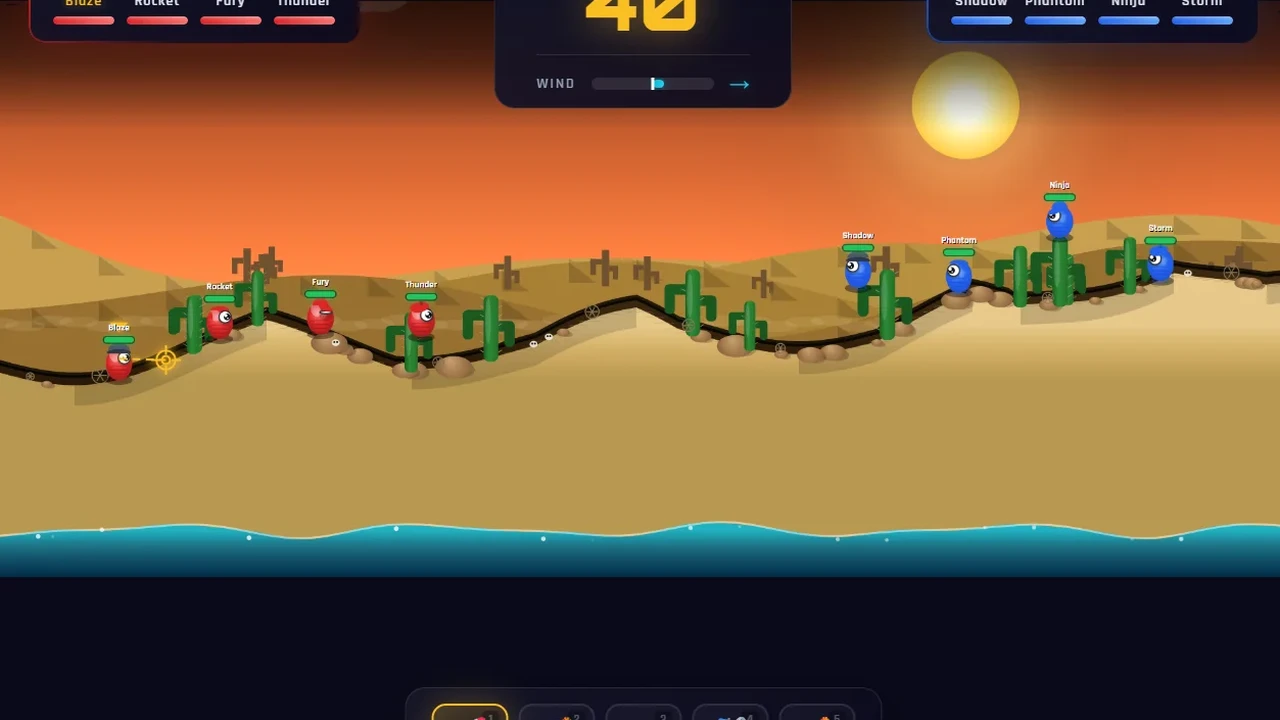This screenshot has height=720, width=1280.
Task: Select the bazooka in weapon slot 1
Action: click(x=470, y=712)
